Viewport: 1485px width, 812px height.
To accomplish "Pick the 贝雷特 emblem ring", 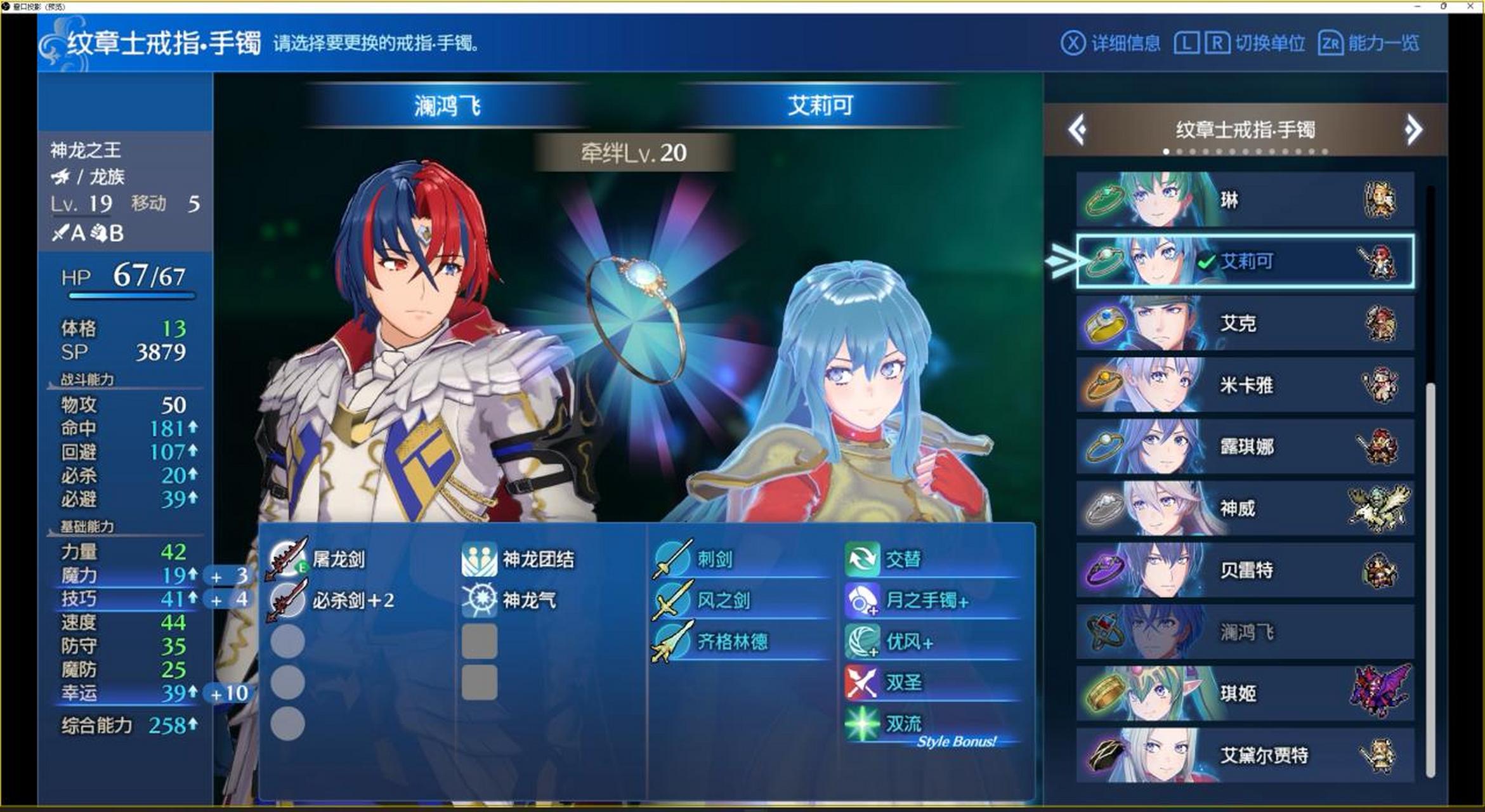I will 1245,570.
